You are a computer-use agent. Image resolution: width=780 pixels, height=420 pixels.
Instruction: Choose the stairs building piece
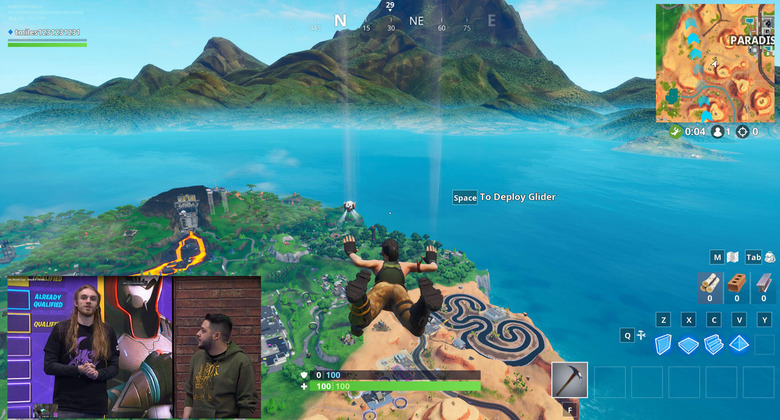tap(713, 345)
